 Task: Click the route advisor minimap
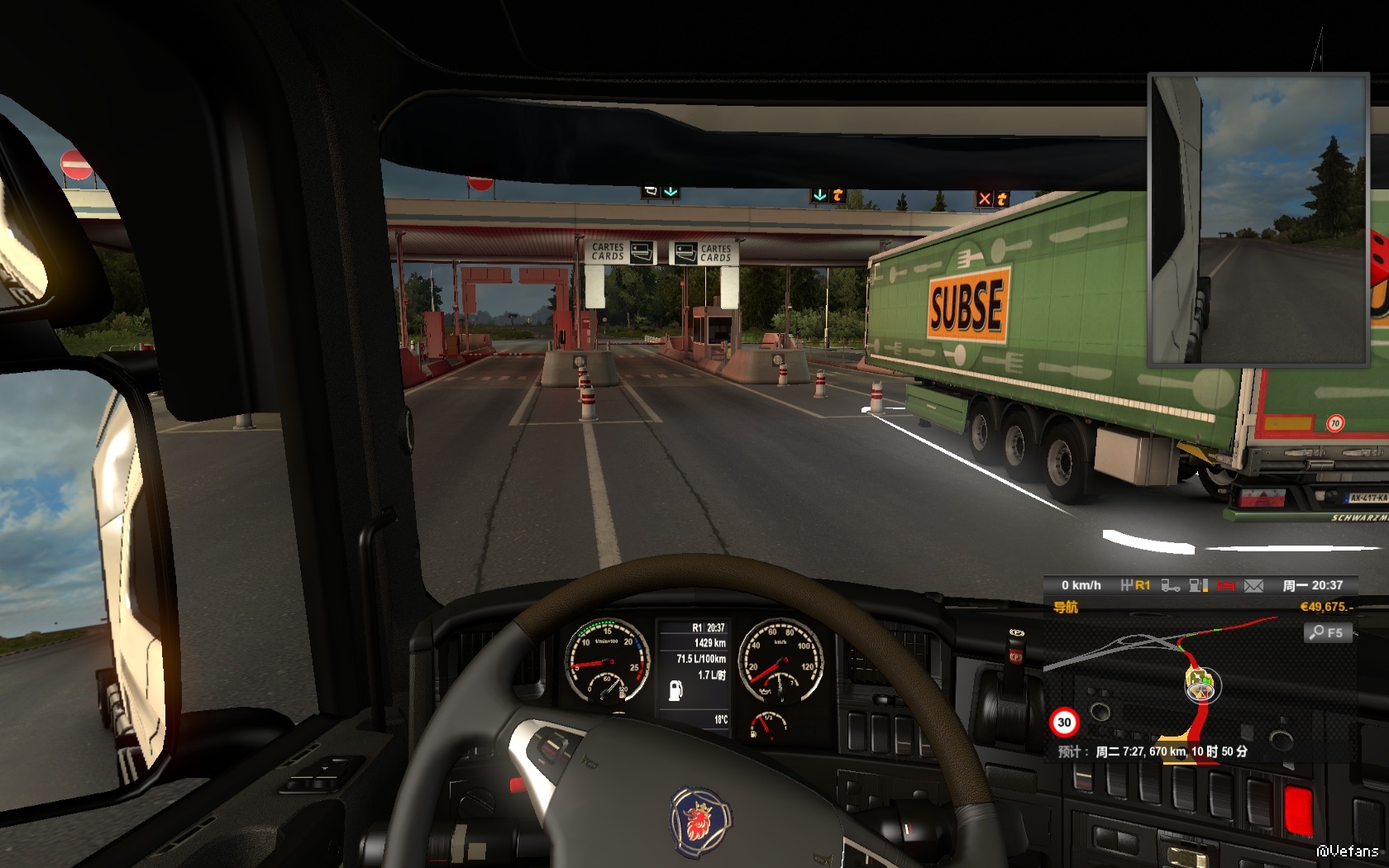coord(1199,686)
